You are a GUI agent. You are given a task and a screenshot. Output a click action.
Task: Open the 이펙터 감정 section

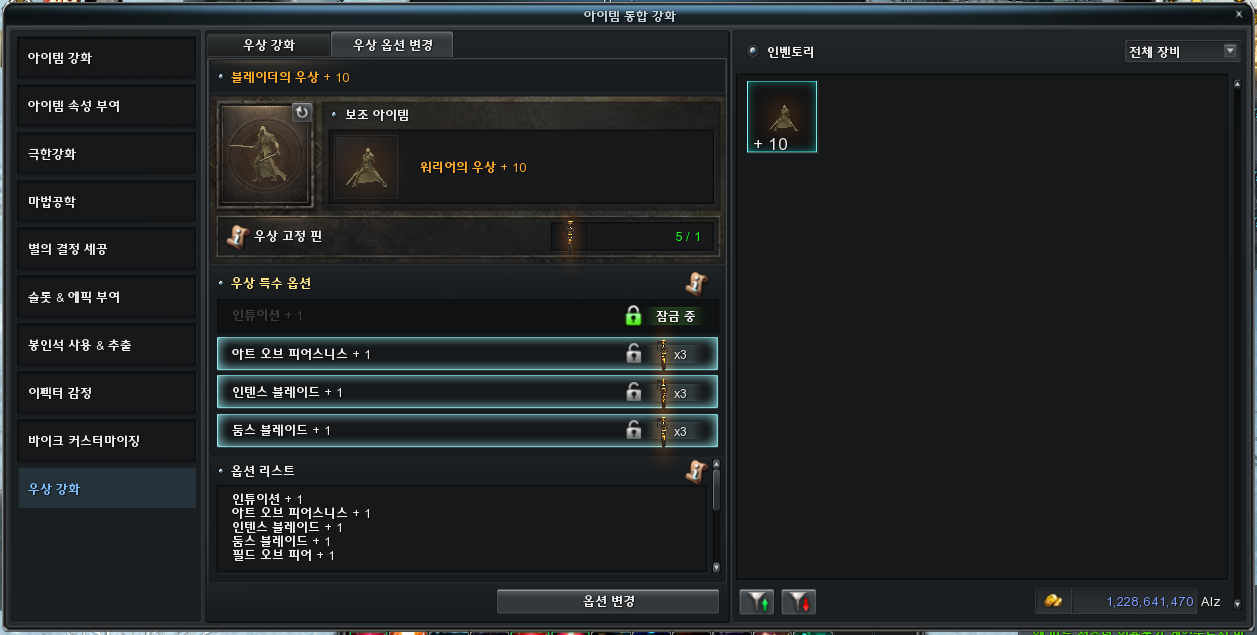[106, 393]
